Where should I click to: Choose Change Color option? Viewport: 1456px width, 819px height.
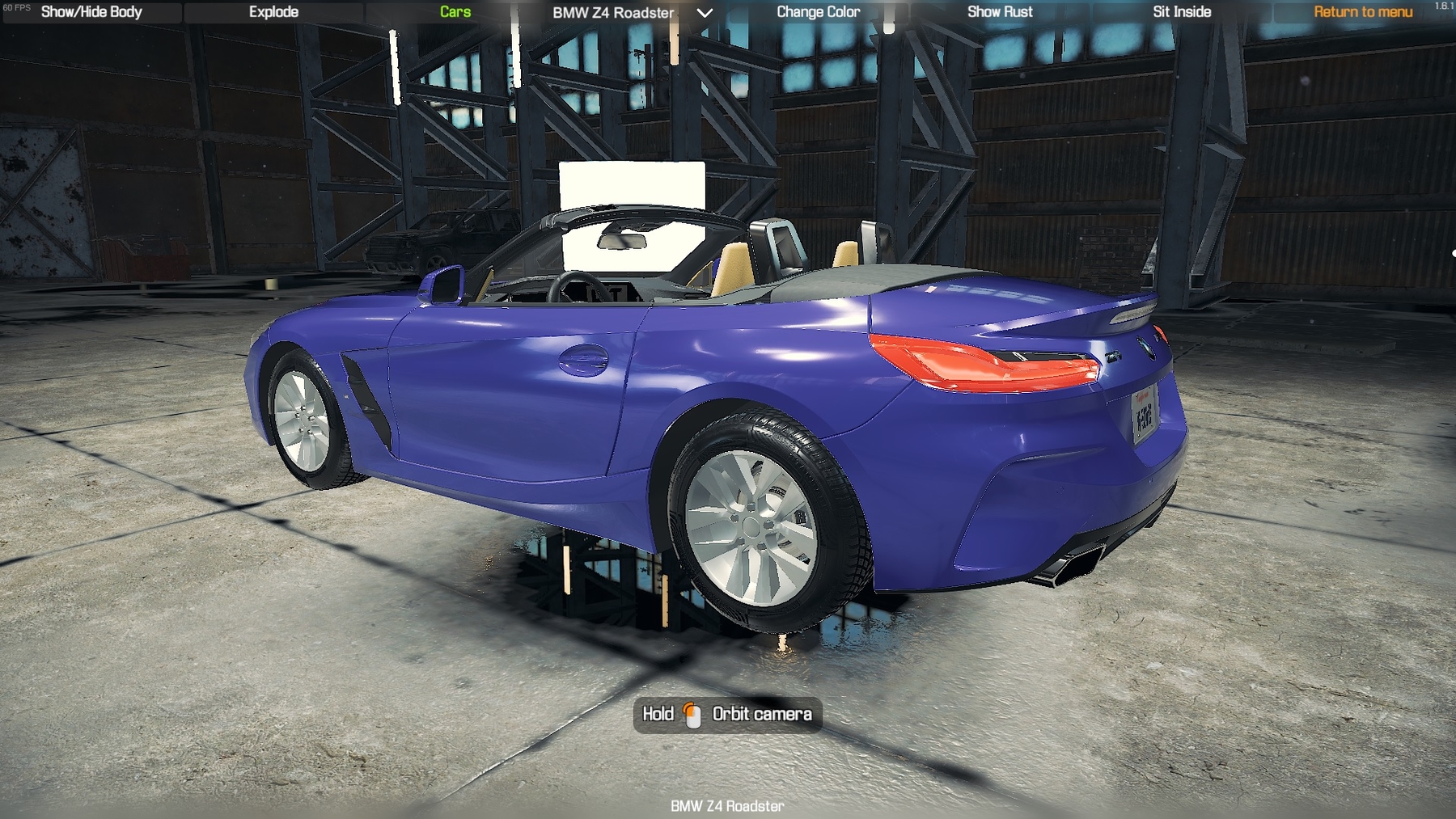tap(818, 12)
